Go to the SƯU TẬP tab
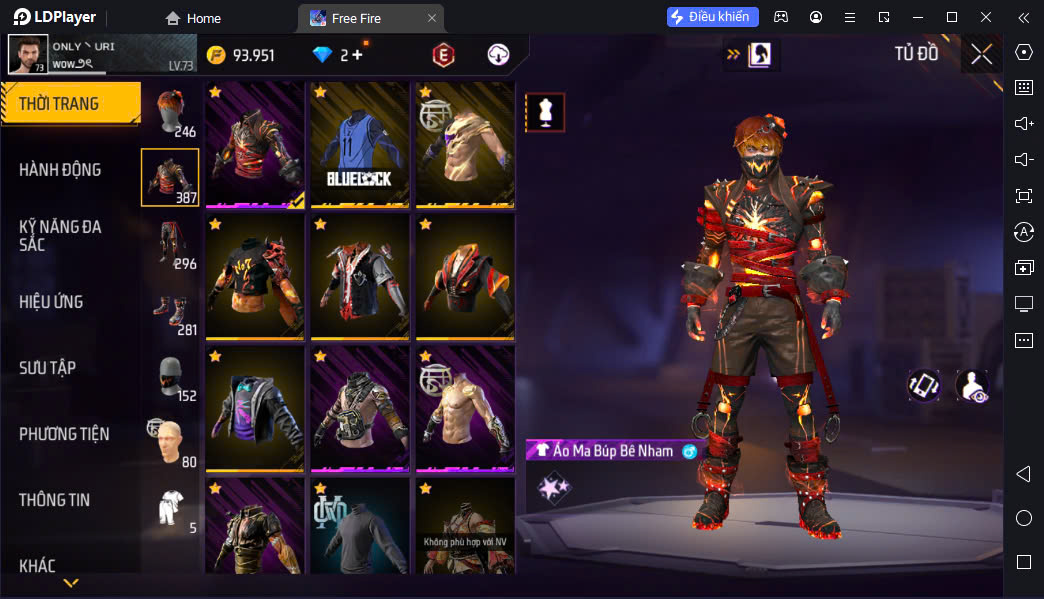The image size is (1044, 599). (x=48, y=368)
